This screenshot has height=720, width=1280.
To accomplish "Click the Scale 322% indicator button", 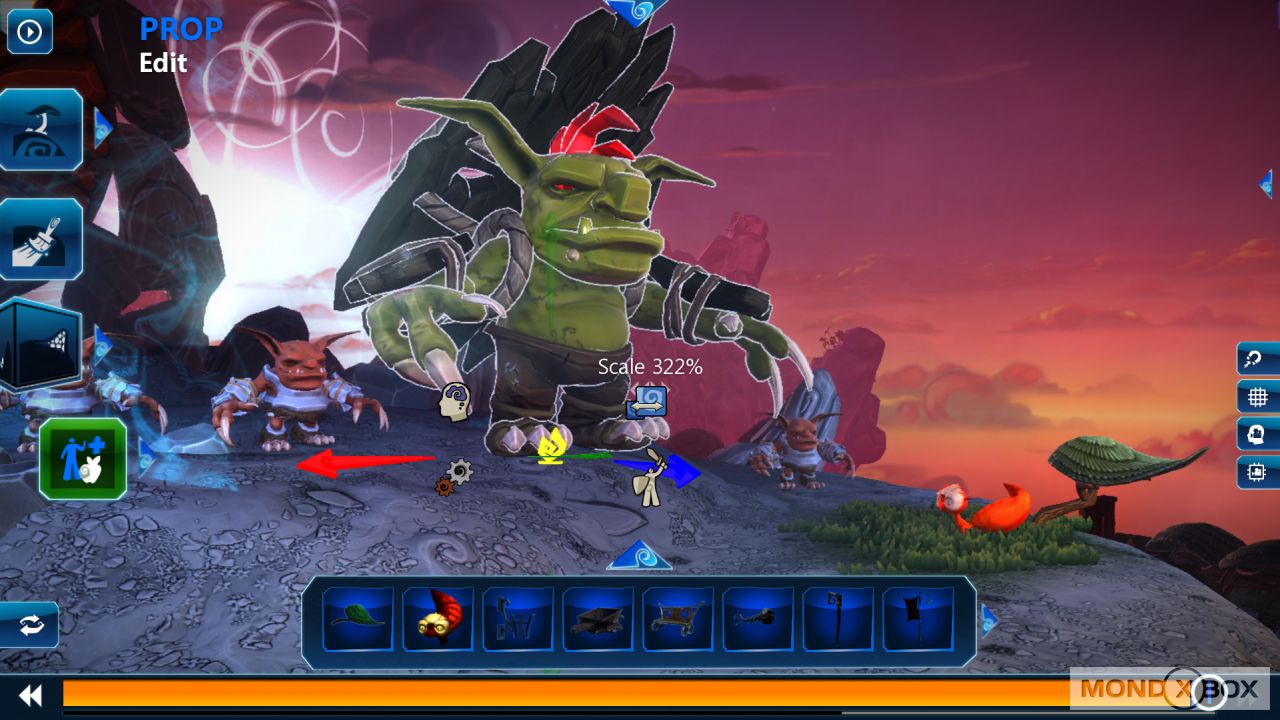I will (x=648, y=400).
